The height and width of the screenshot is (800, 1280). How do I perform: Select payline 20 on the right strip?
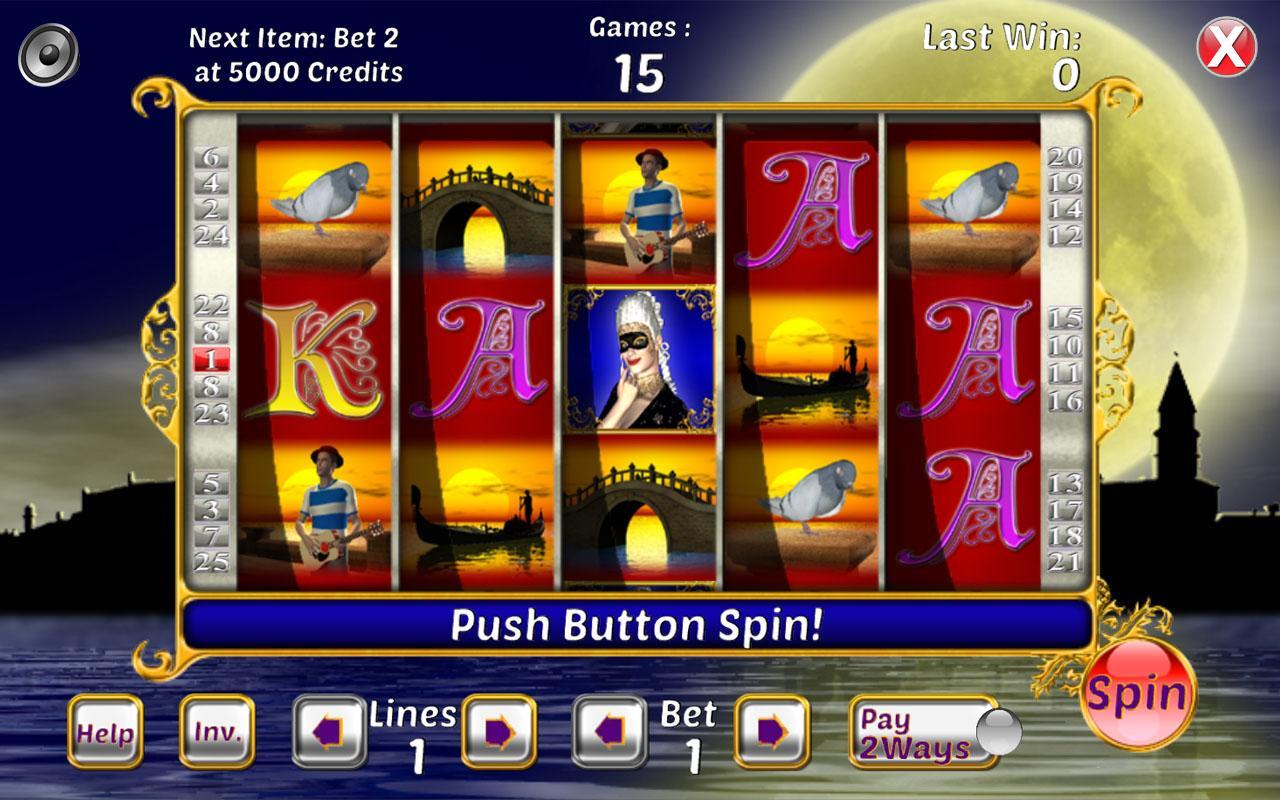tap(1067, 158)
